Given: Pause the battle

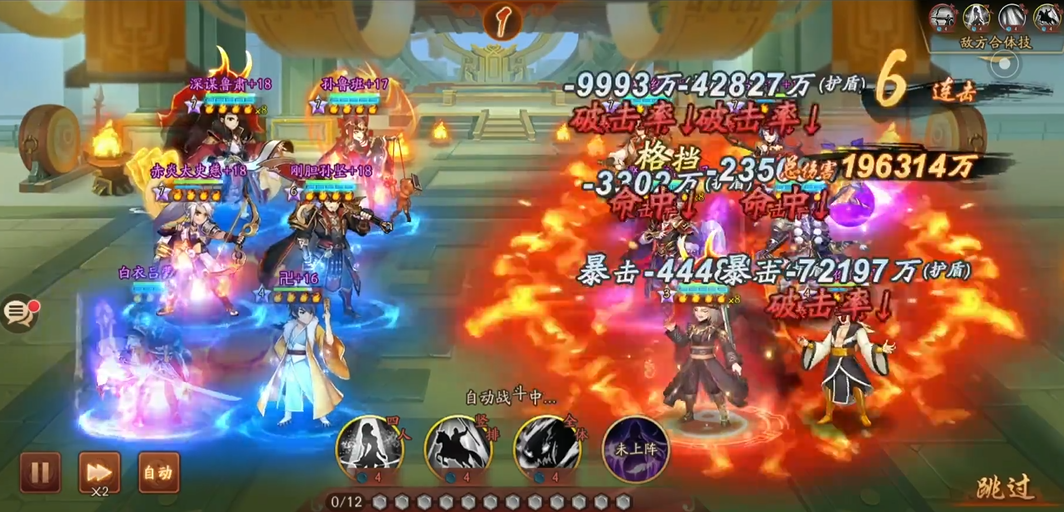Looking at the screenshot, I should coord(40,472).
